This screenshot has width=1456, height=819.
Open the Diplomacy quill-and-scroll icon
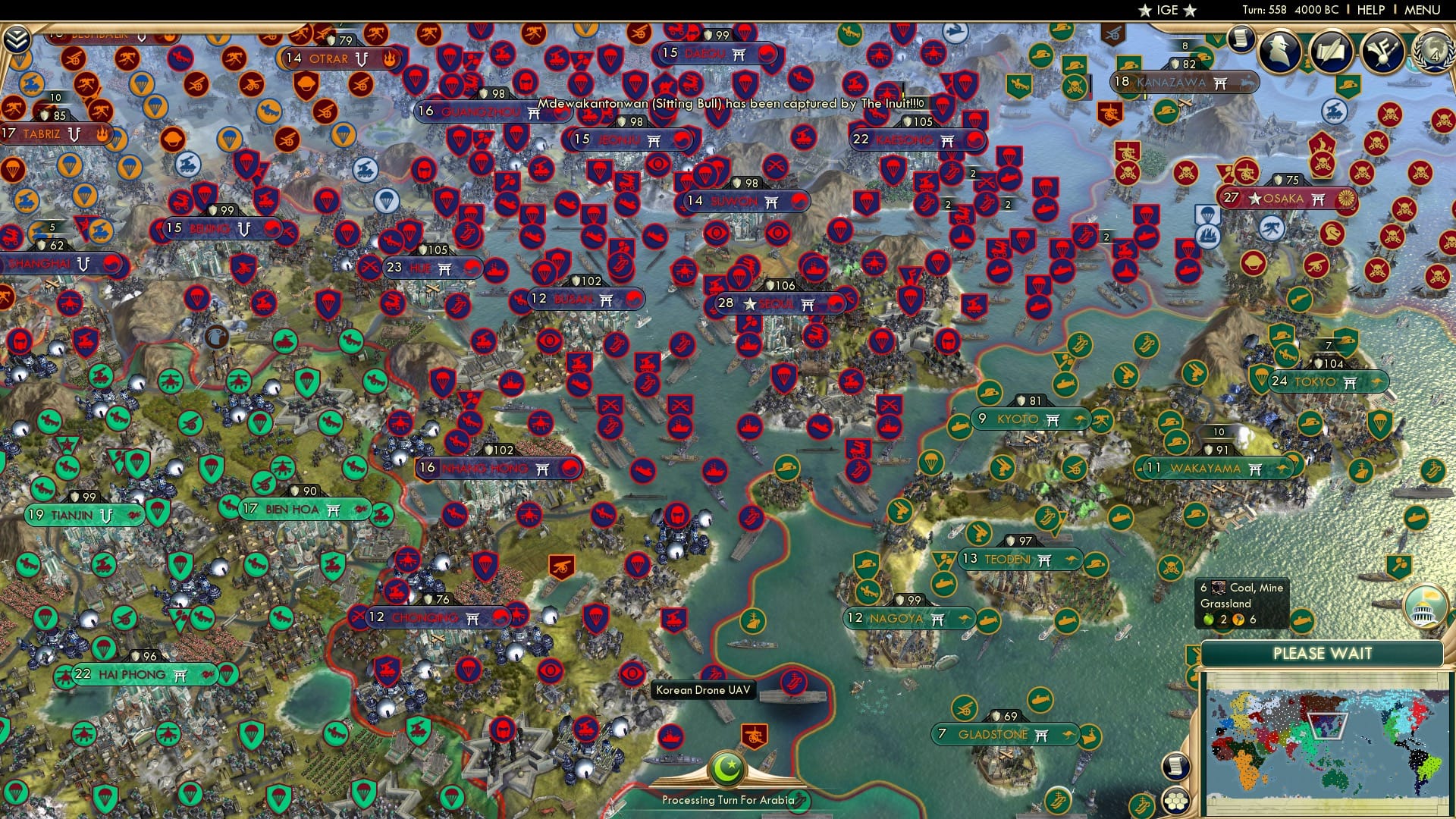coord(1332,52)
